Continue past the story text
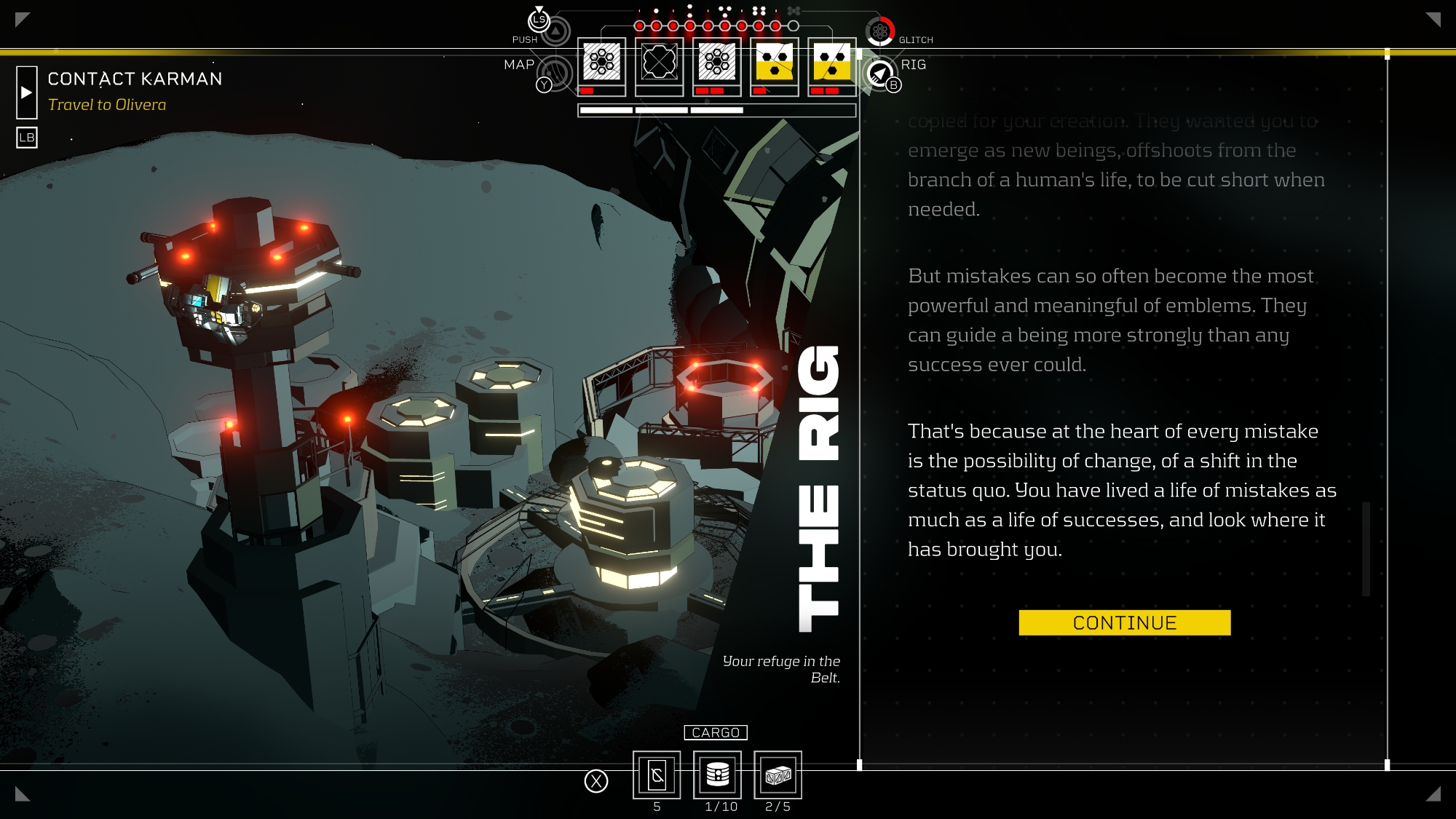This screenshot has width=1456, height=819. pyautogui.click(x=1124, y=622)
